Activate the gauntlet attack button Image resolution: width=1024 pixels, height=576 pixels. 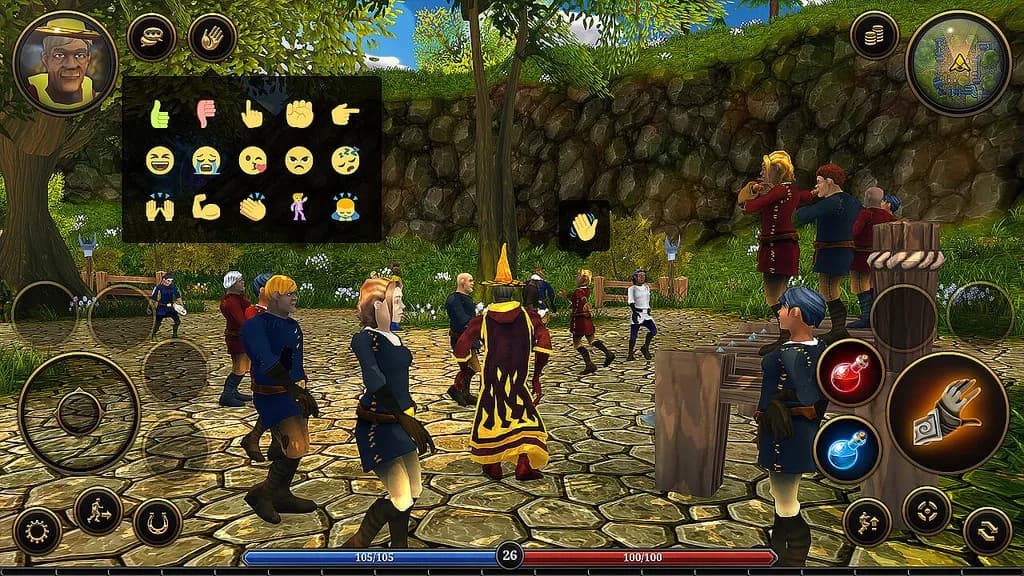click(946, 412)
